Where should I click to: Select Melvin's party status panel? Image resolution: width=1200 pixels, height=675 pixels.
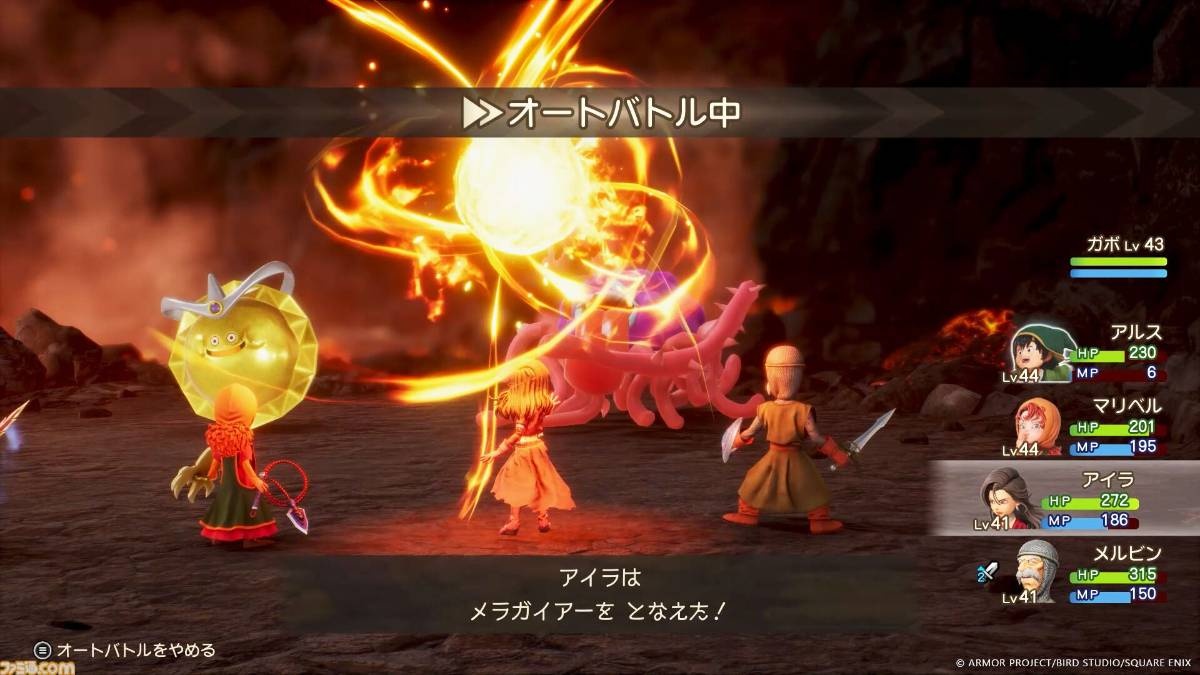(x=1090, y=572)
